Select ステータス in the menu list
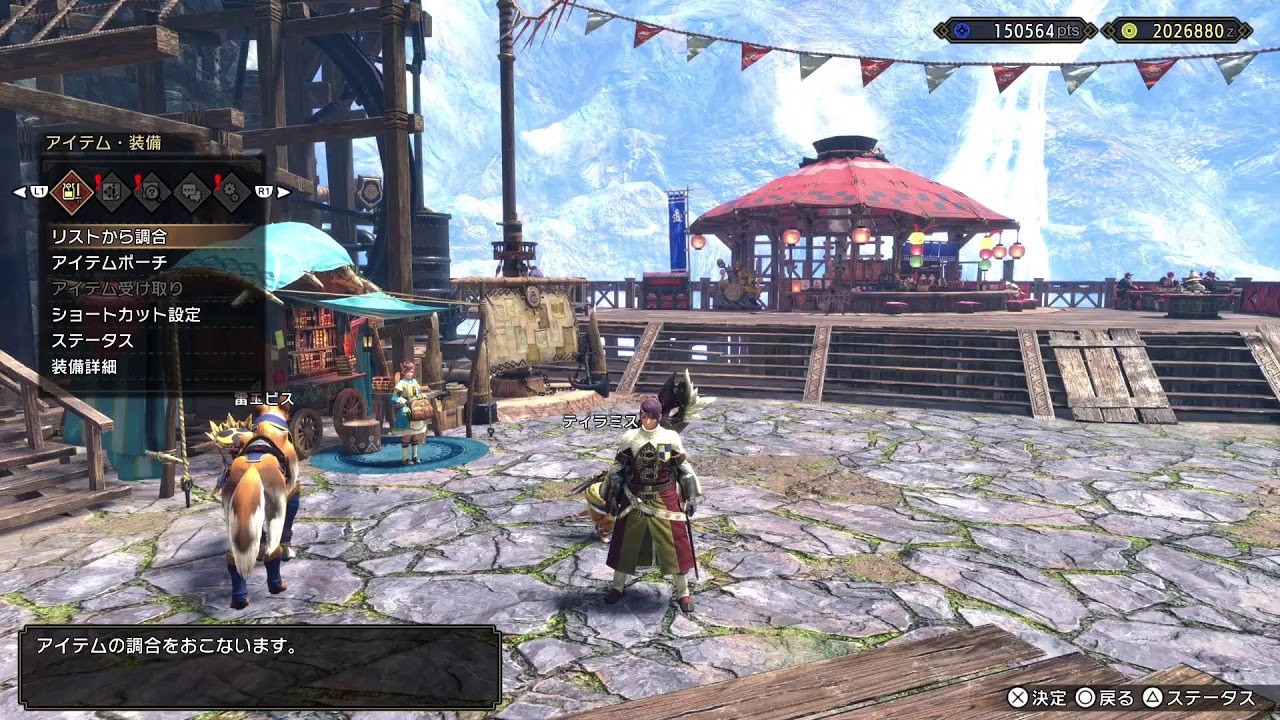The height and width of the screenshot is (720, 1280). click(x=92, y=341)
